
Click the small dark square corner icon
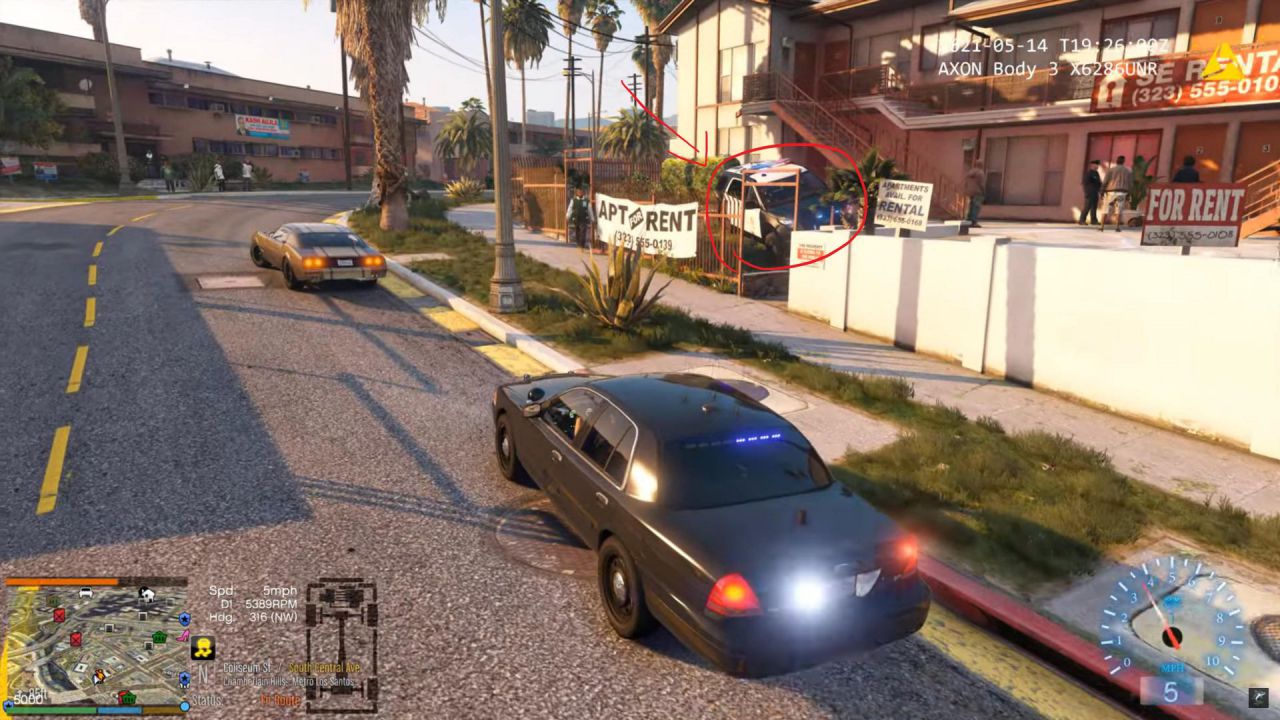click(1257, 698)
